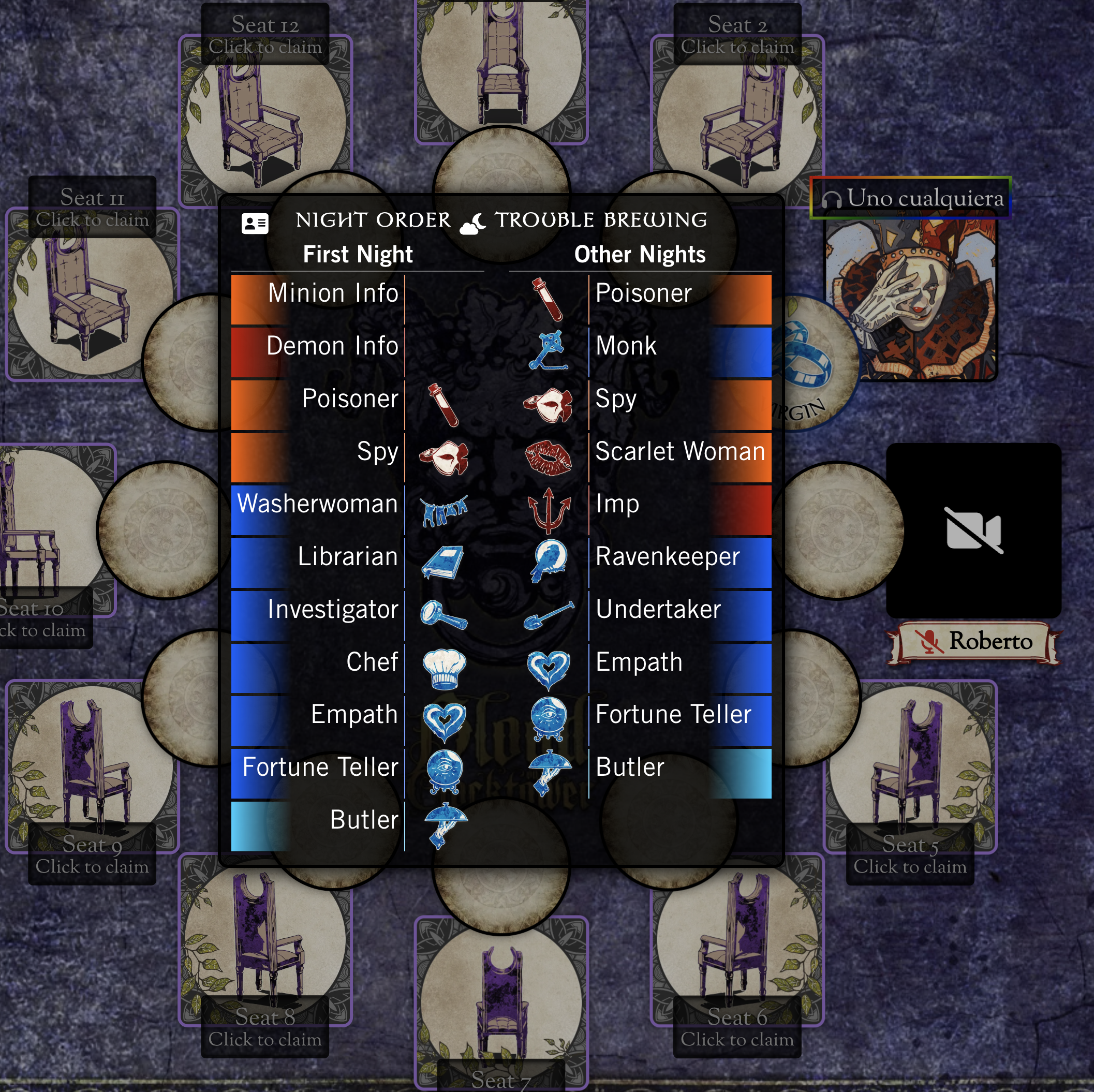
Task: Choose the Washerwoman night order entry
Action: click(x=318, y=504)
